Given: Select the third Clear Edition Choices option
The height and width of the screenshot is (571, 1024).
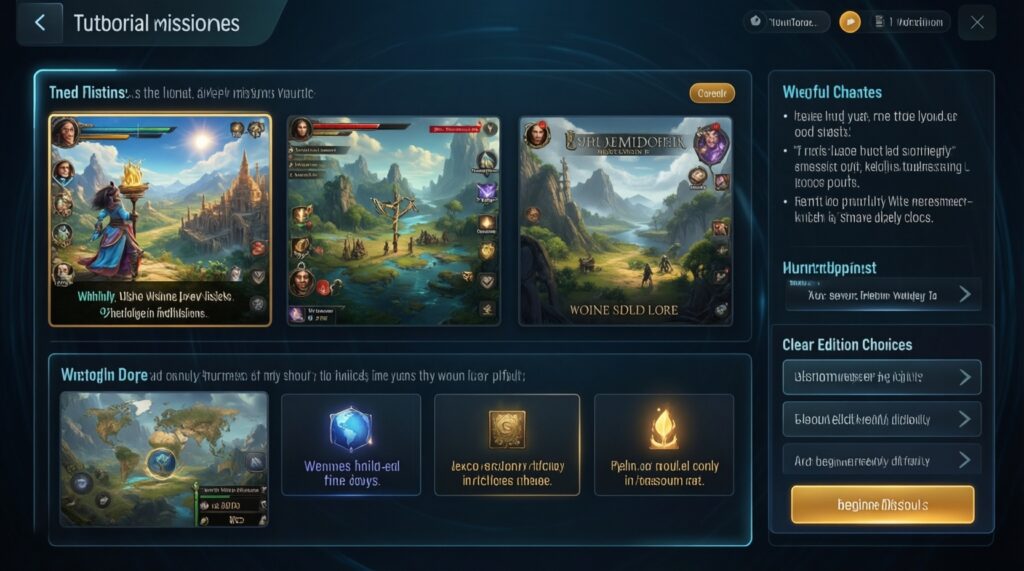Looking at the screenshot, I should [881, 460].
